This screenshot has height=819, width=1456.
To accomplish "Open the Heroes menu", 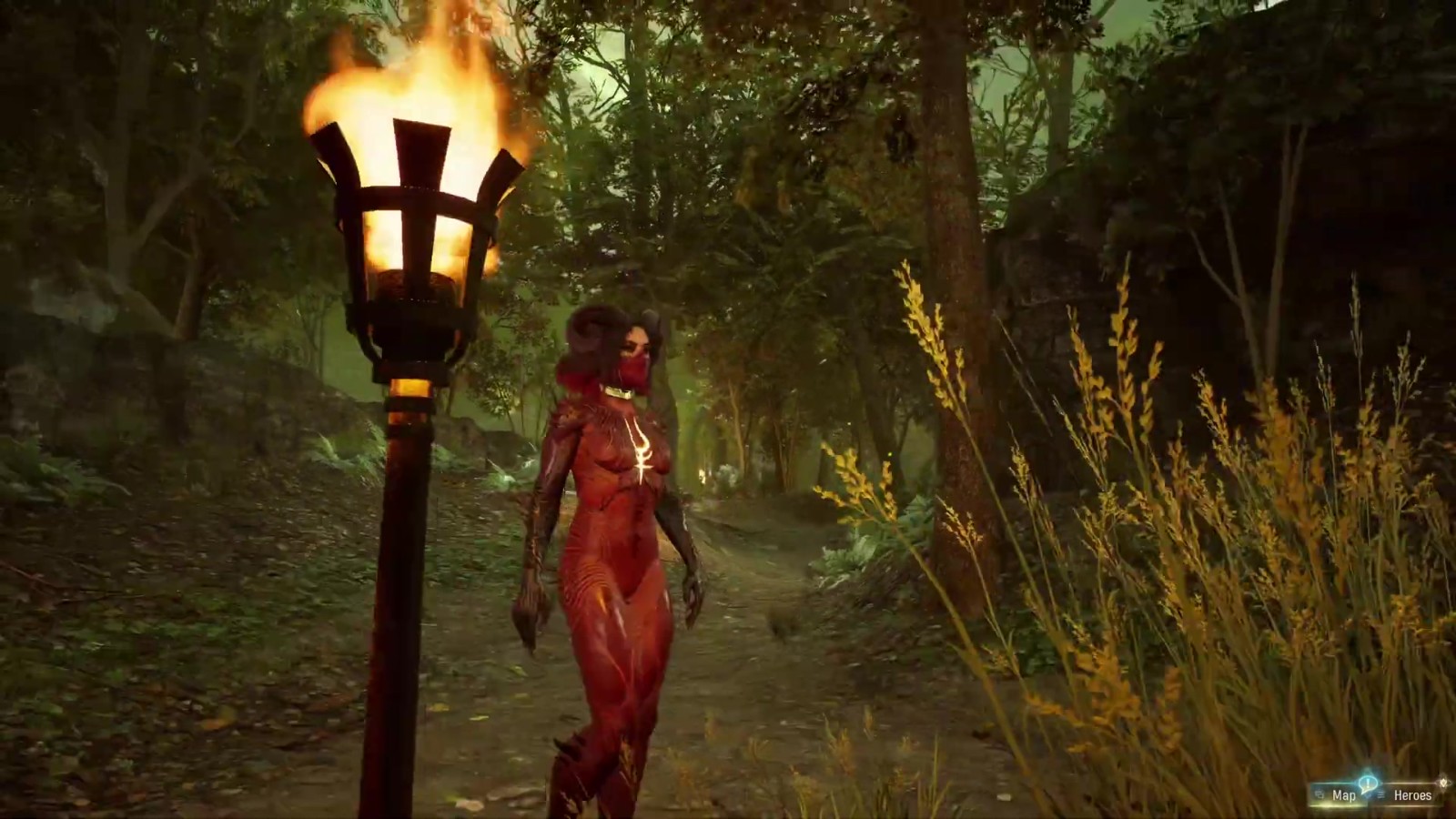I will click(x=1412, y=795).
